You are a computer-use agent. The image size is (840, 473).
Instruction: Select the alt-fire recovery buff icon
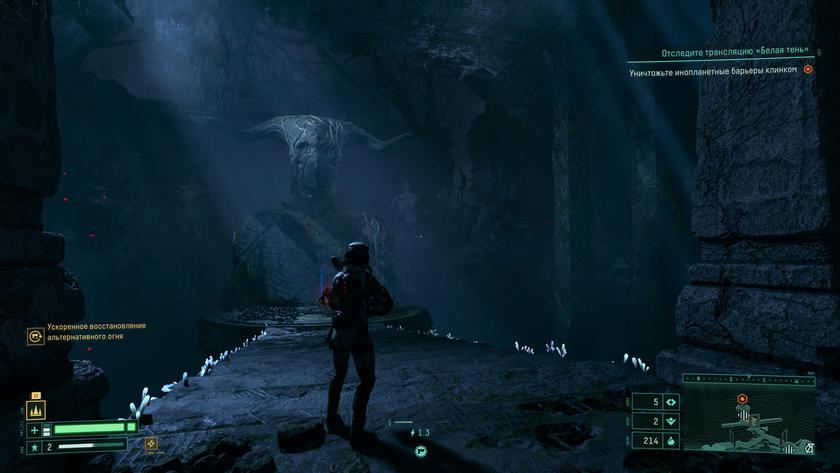36,336
